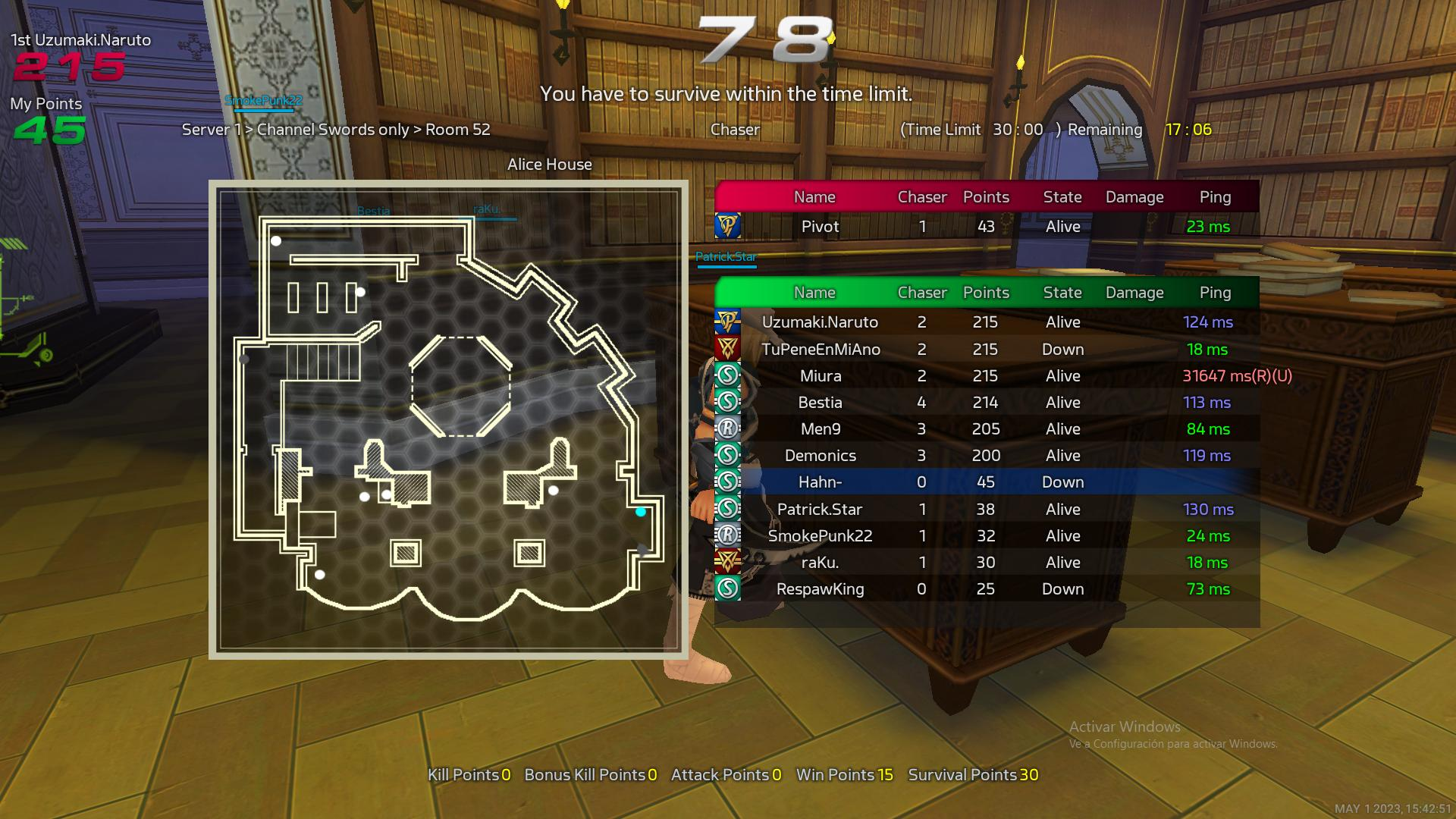Click the octagon room on the minimap

click(x=460, y=387)
